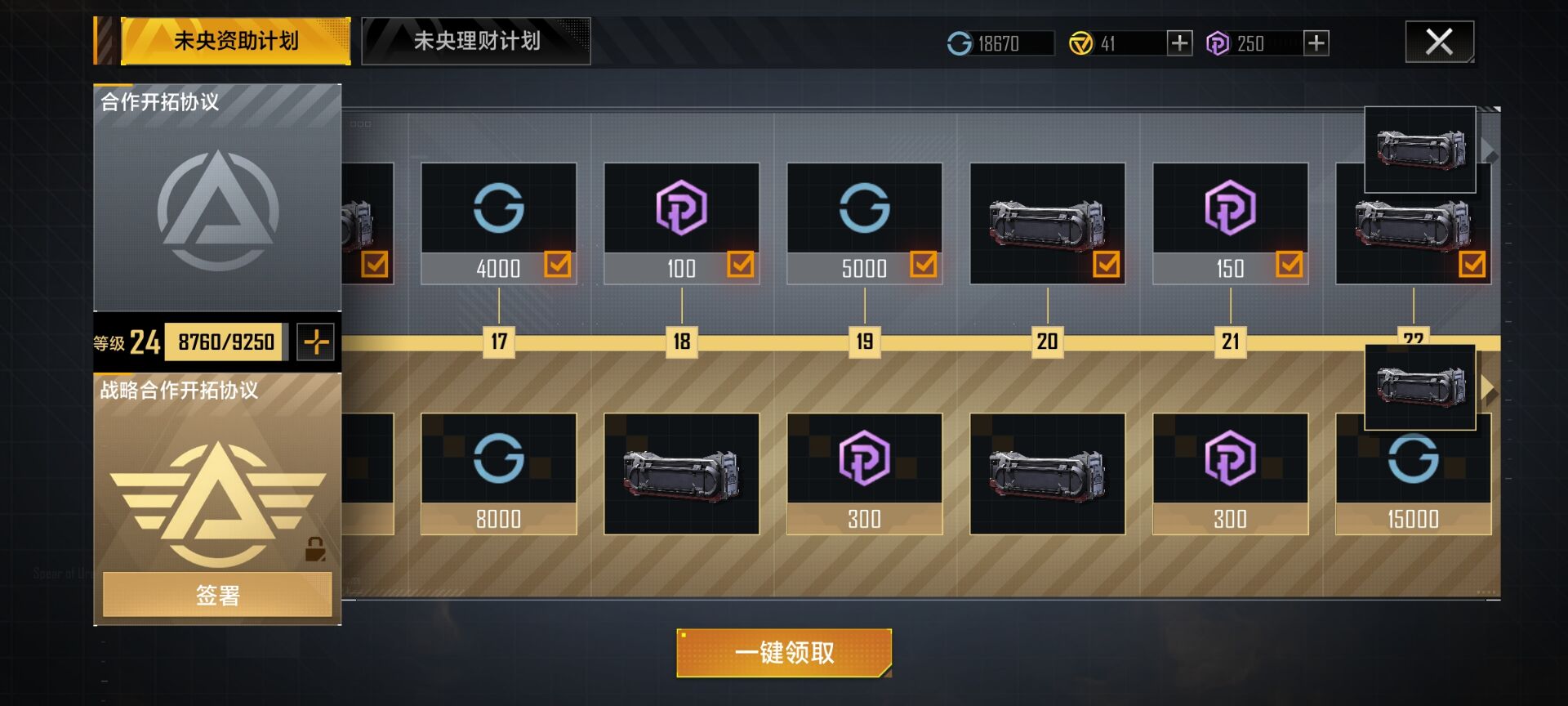Image resolution: width=1568 pixels, height=706 pixels.
Task: Toggle the checkbox on the milestone 20 crate
Action: 1106,265
